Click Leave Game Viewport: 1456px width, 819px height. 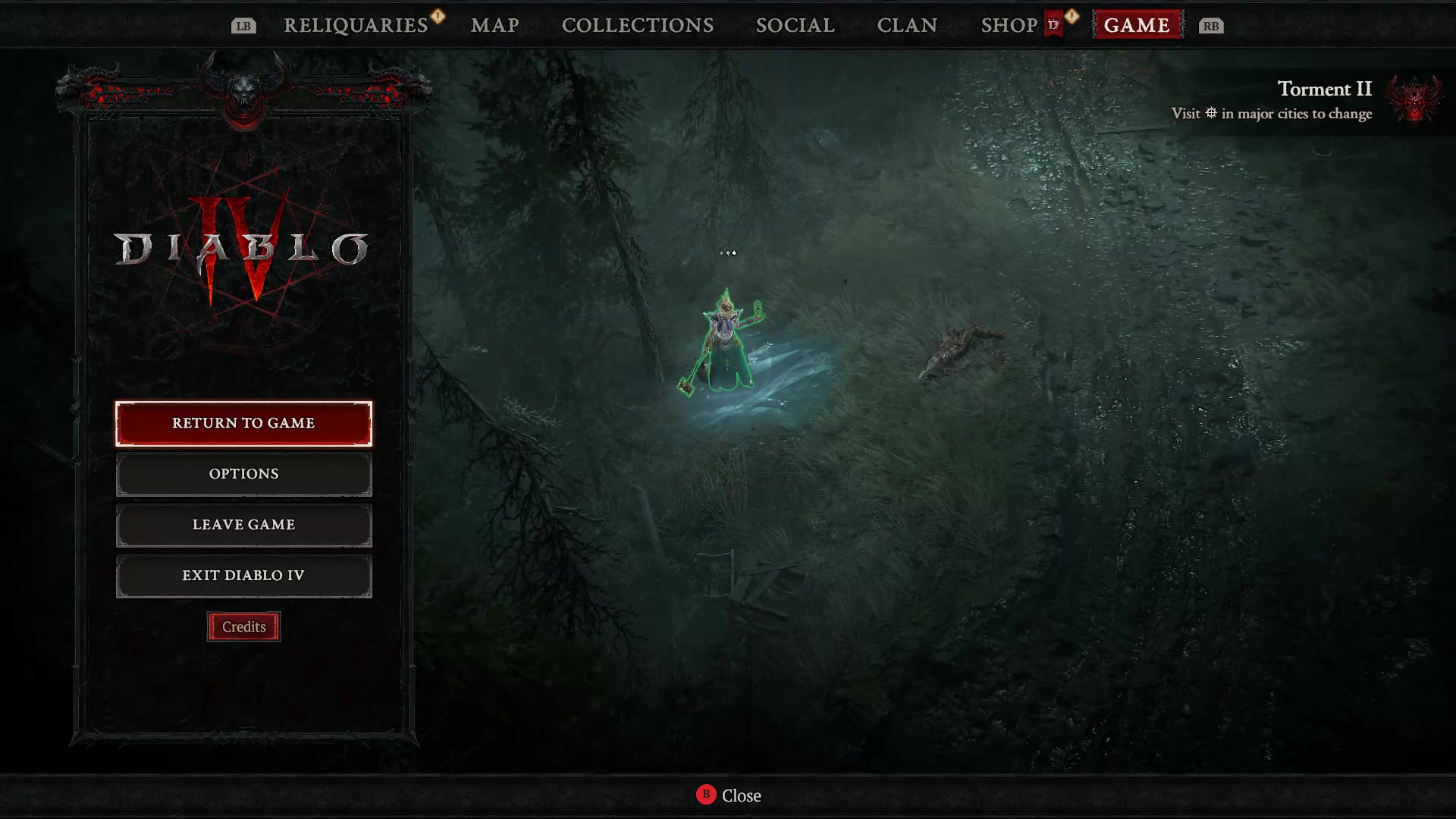tap(243, 524)
